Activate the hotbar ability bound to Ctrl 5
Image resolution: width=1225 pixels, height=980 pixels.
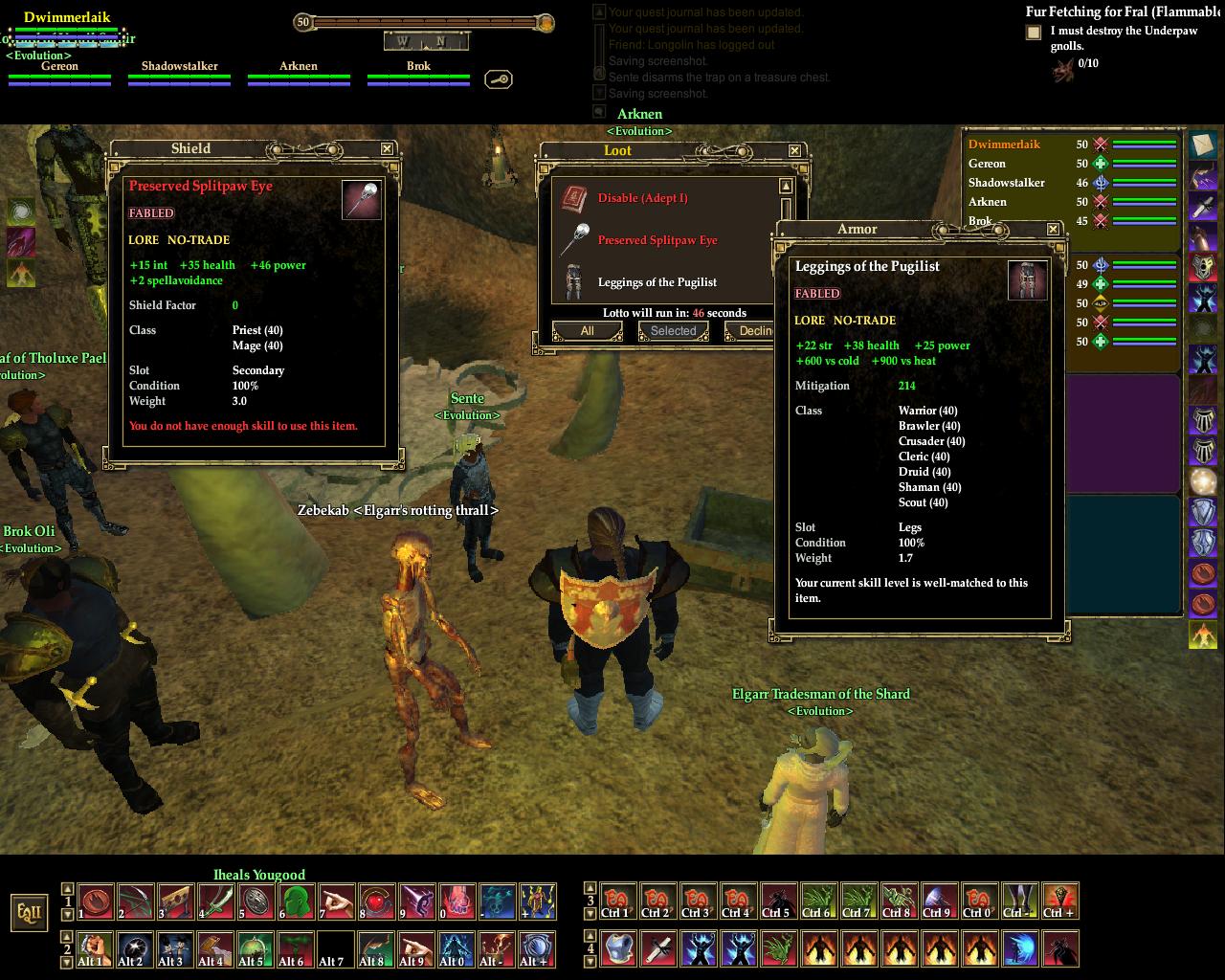(777, 902)
